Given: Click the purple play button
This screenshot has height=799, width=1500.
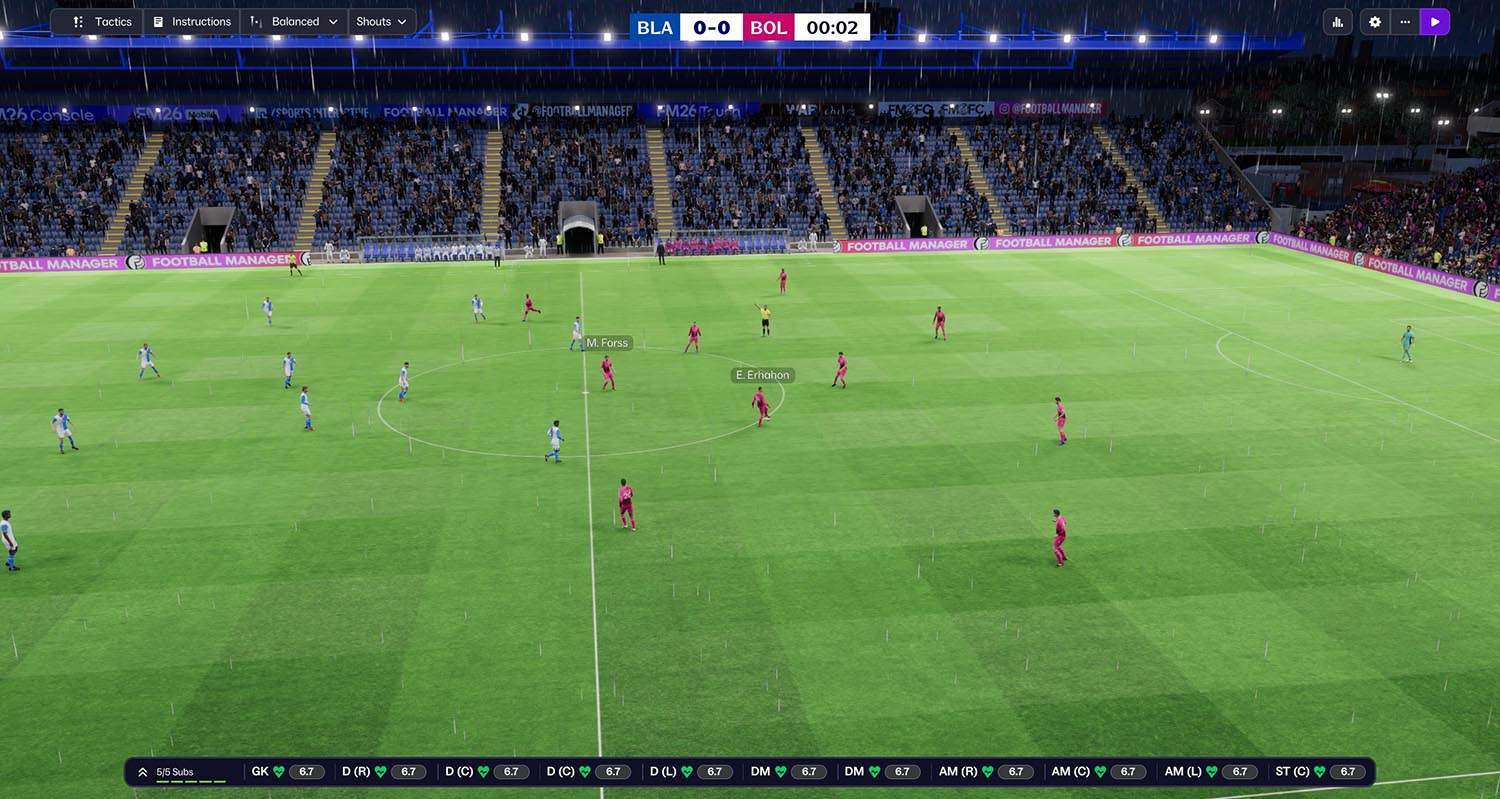Looking at the screenshot, I should coord(1435,22).
